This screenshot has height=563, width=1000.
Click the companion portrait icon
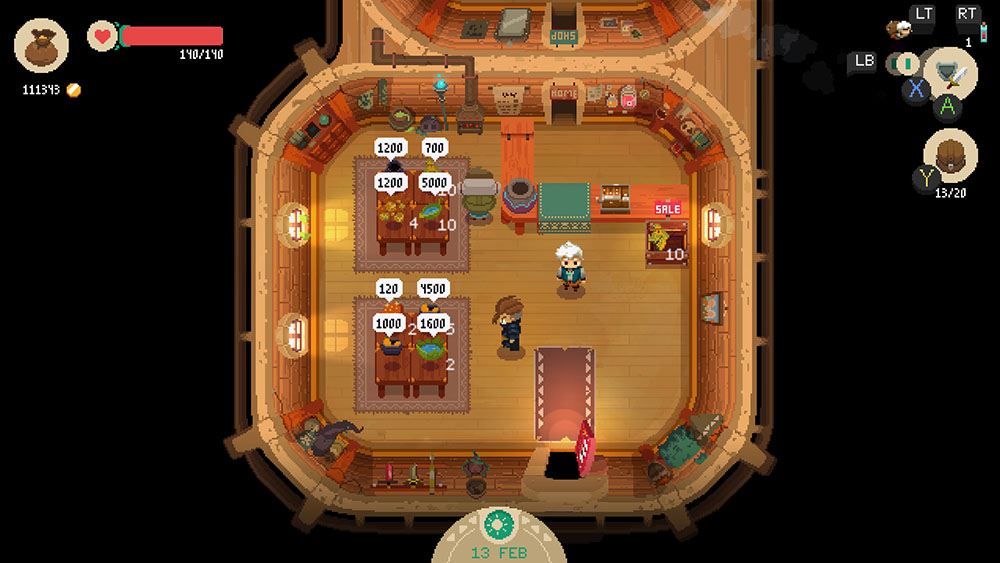point(900,29)
